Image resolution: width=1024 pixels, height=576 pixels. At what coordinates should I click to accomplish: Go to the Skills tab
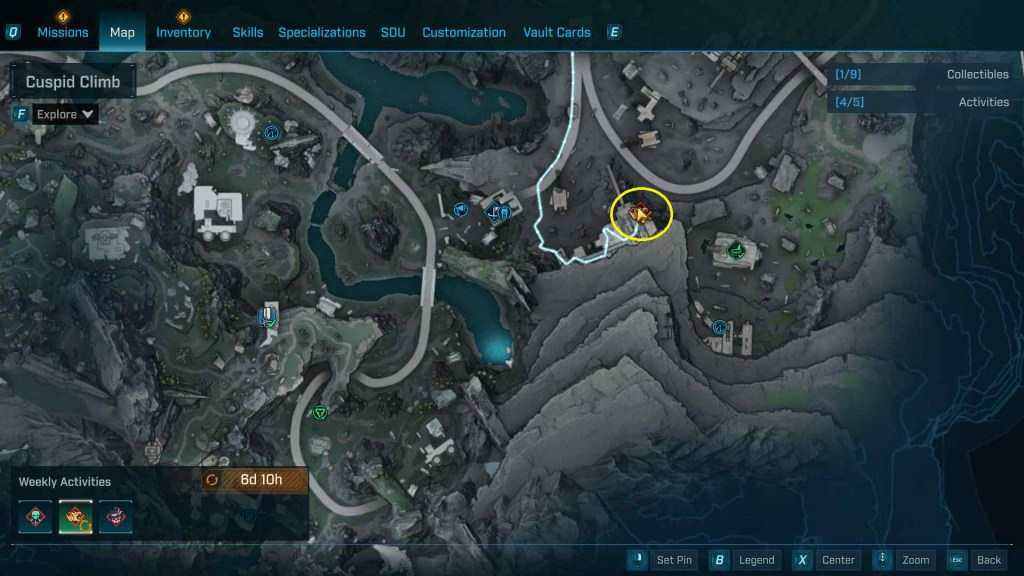pyautogui.click(x=248, y=32)
